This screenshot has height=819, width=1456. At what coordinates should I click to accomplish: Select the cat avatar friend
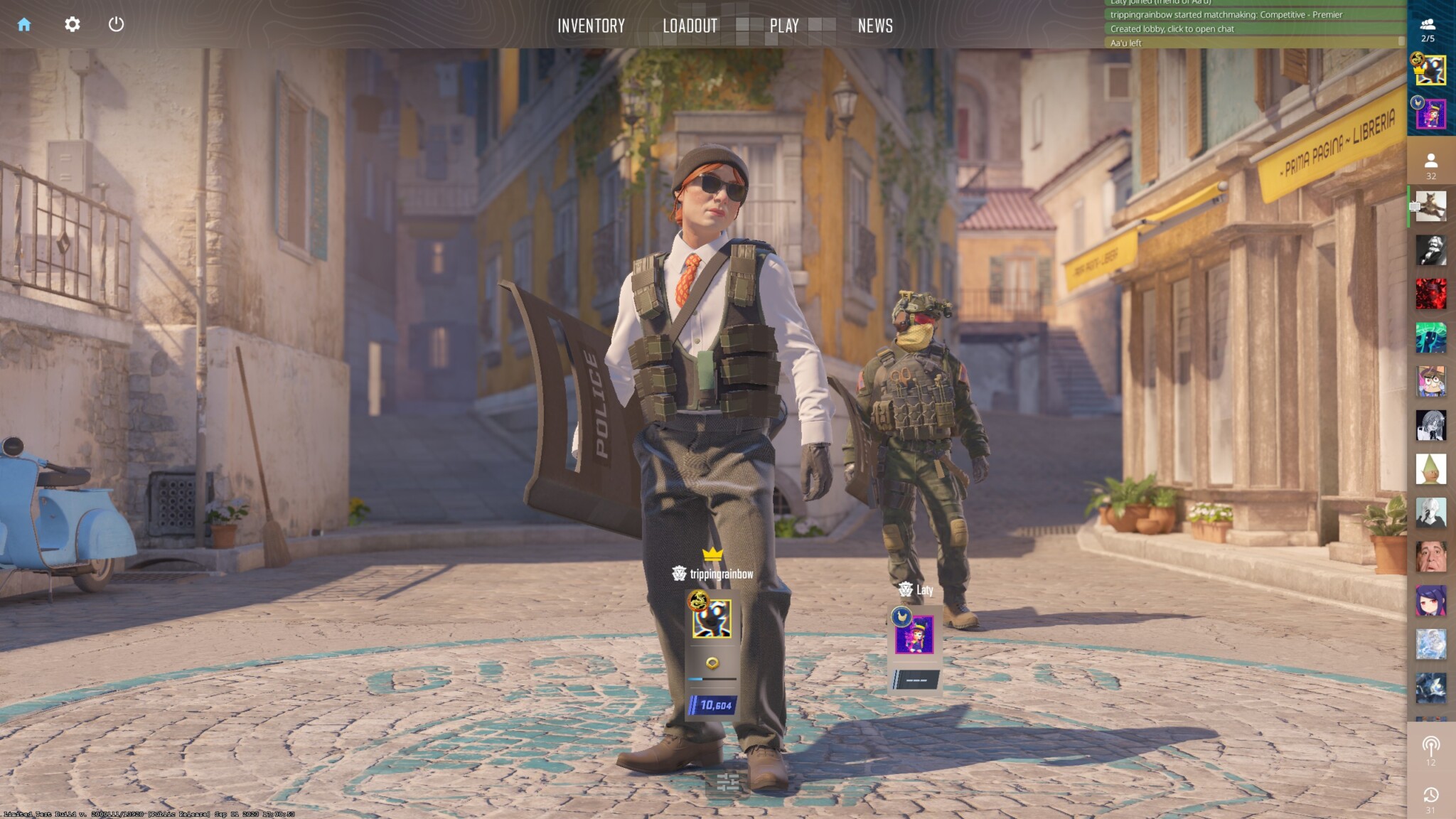tap(1430, 207)
